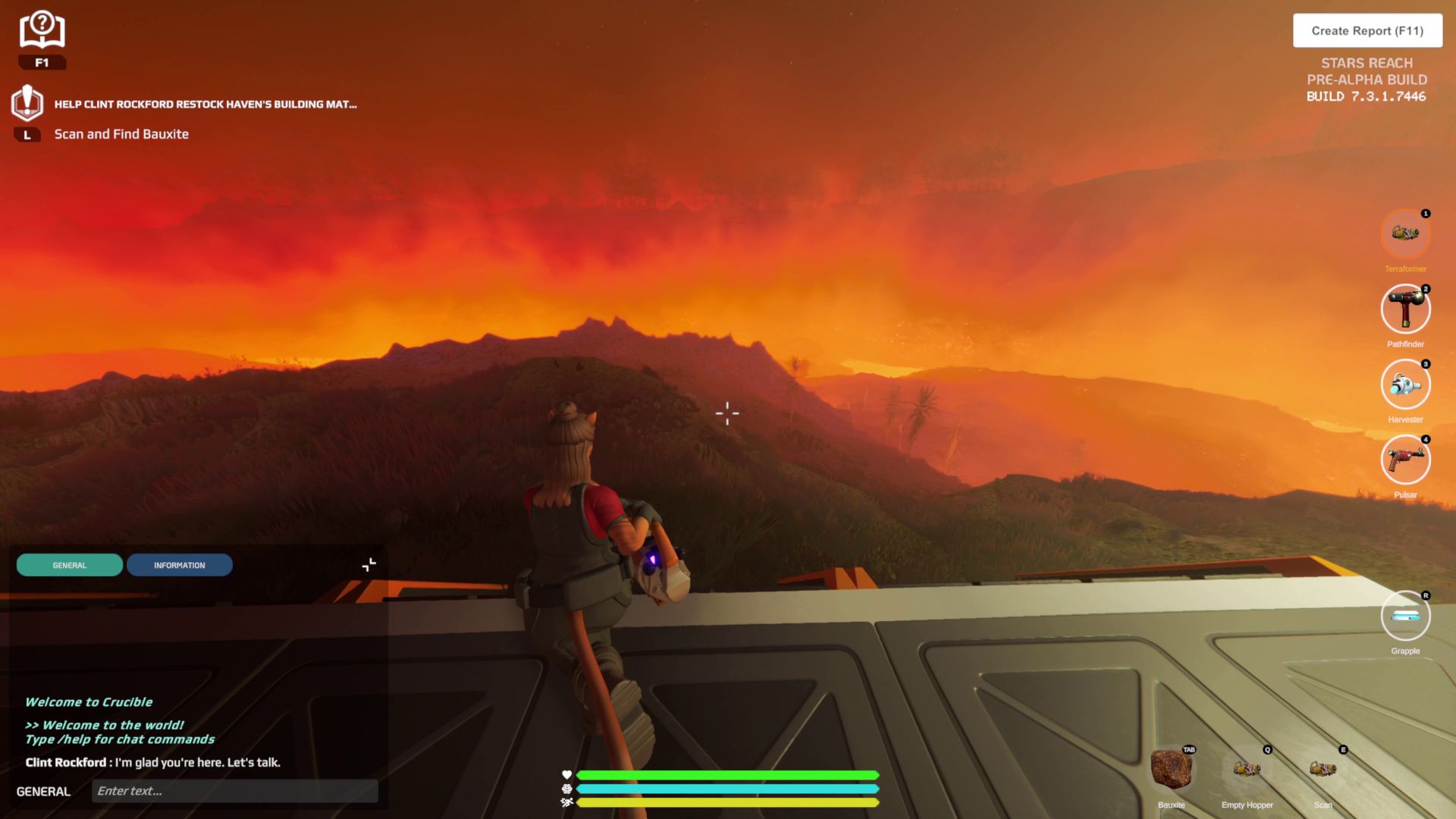Collapse the chat window with the shrink icon
The height and width of the screenshot is (819, 1456).
[369, 565]
